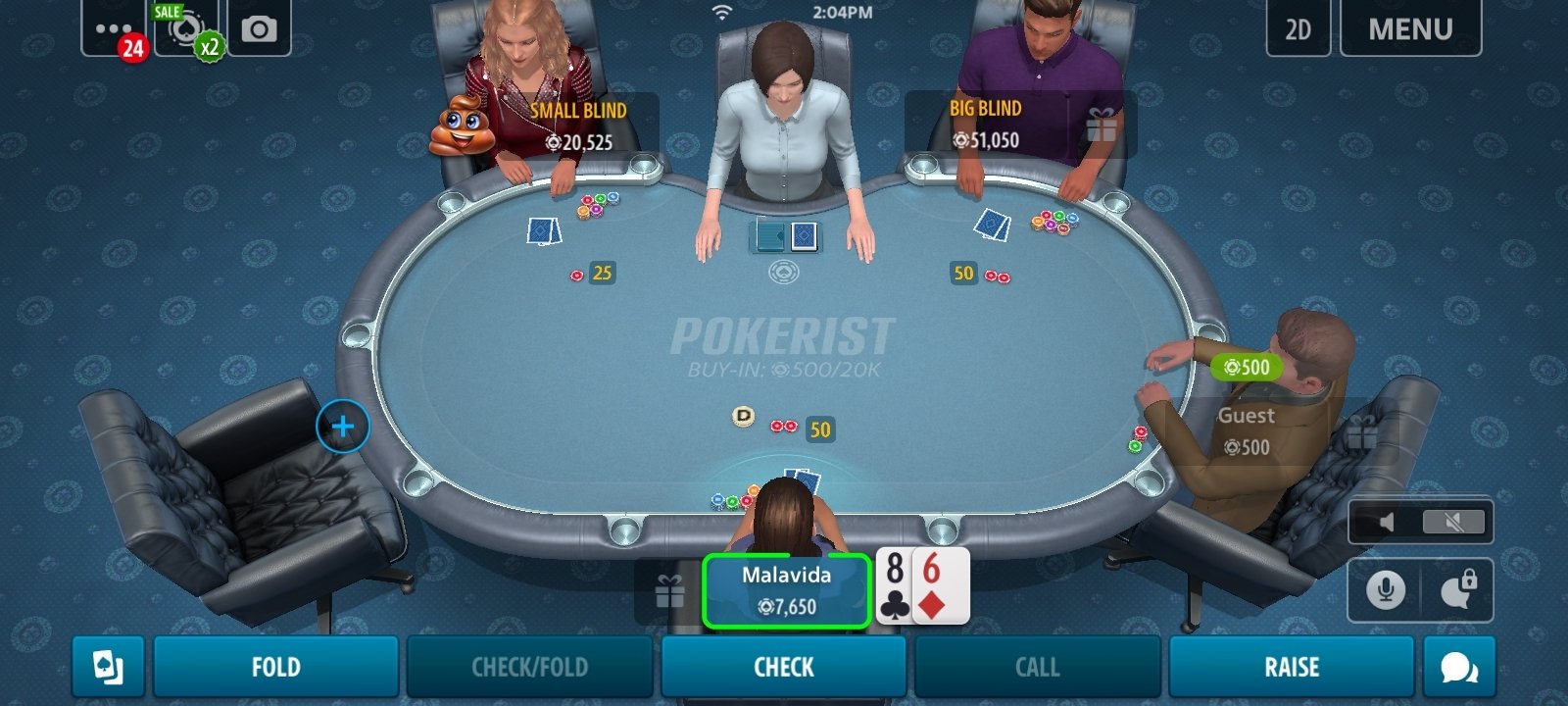Take the empty seat with the plus button
Image resolution: width=1568 pixels, height=706 pixels.
(x=343, y=427)
